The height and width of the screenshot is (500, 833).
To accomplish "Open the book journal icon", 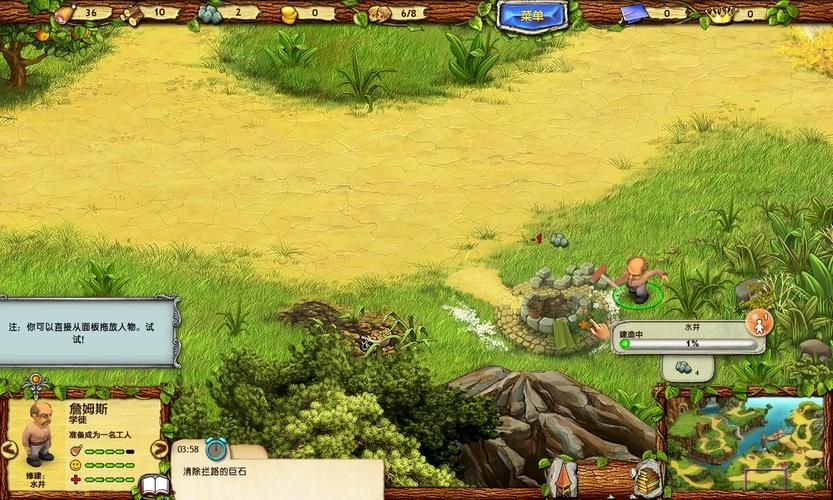I will click(154, 487).
